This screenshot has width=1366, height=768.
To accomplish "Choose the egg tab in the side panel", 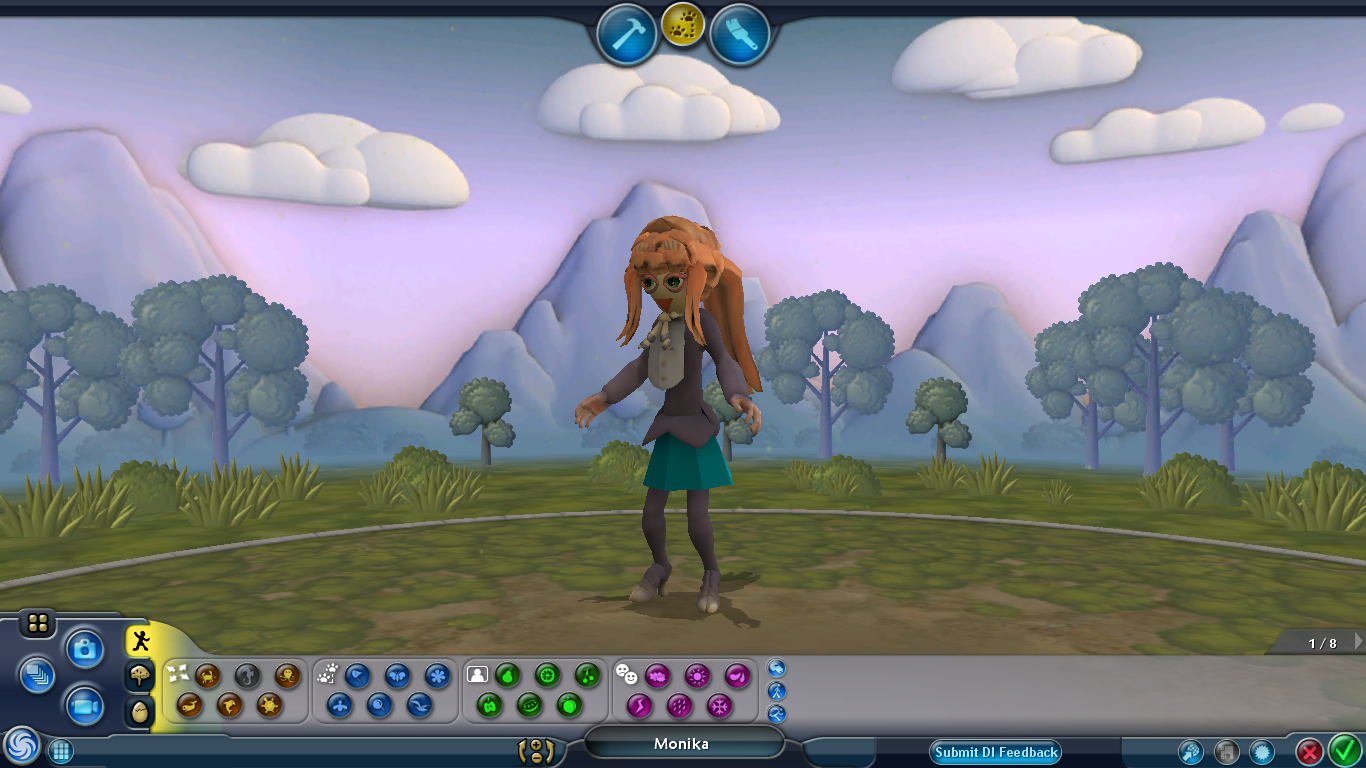I will click(x=140, y=711).
